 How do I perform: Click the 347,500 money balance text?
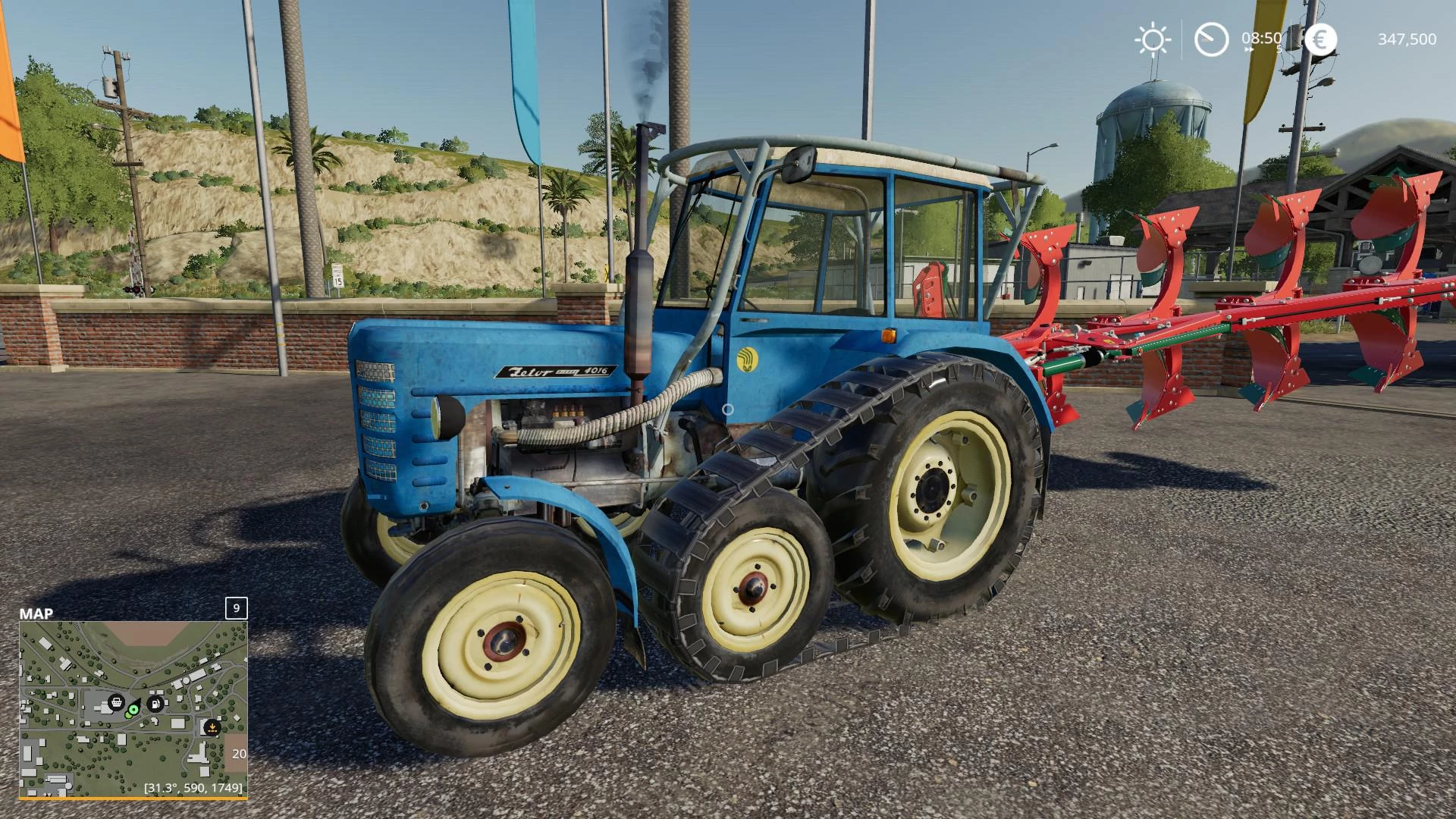(1408, 39)
